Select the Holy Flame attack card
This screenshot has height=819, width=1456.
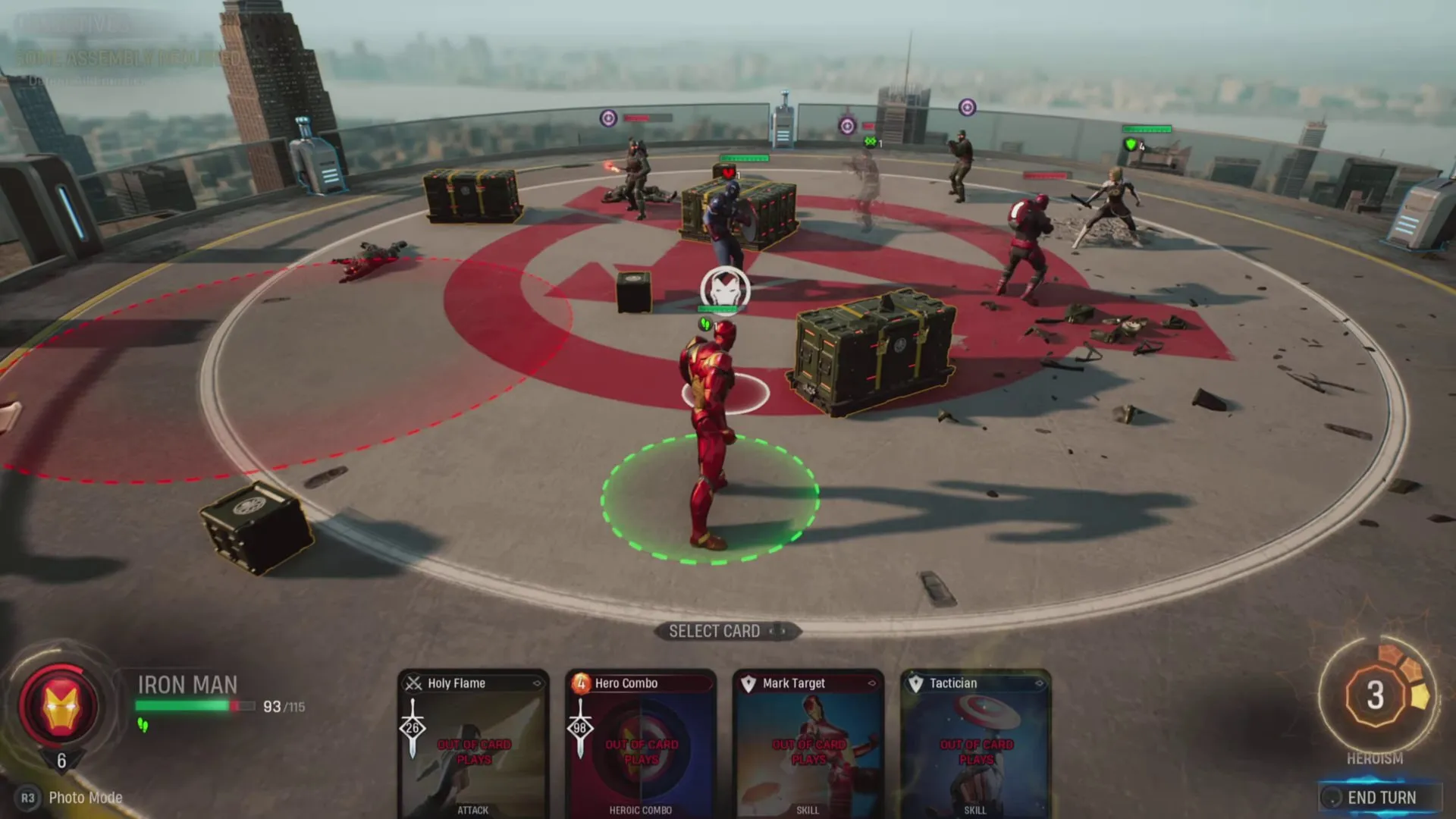pos(473,744)
